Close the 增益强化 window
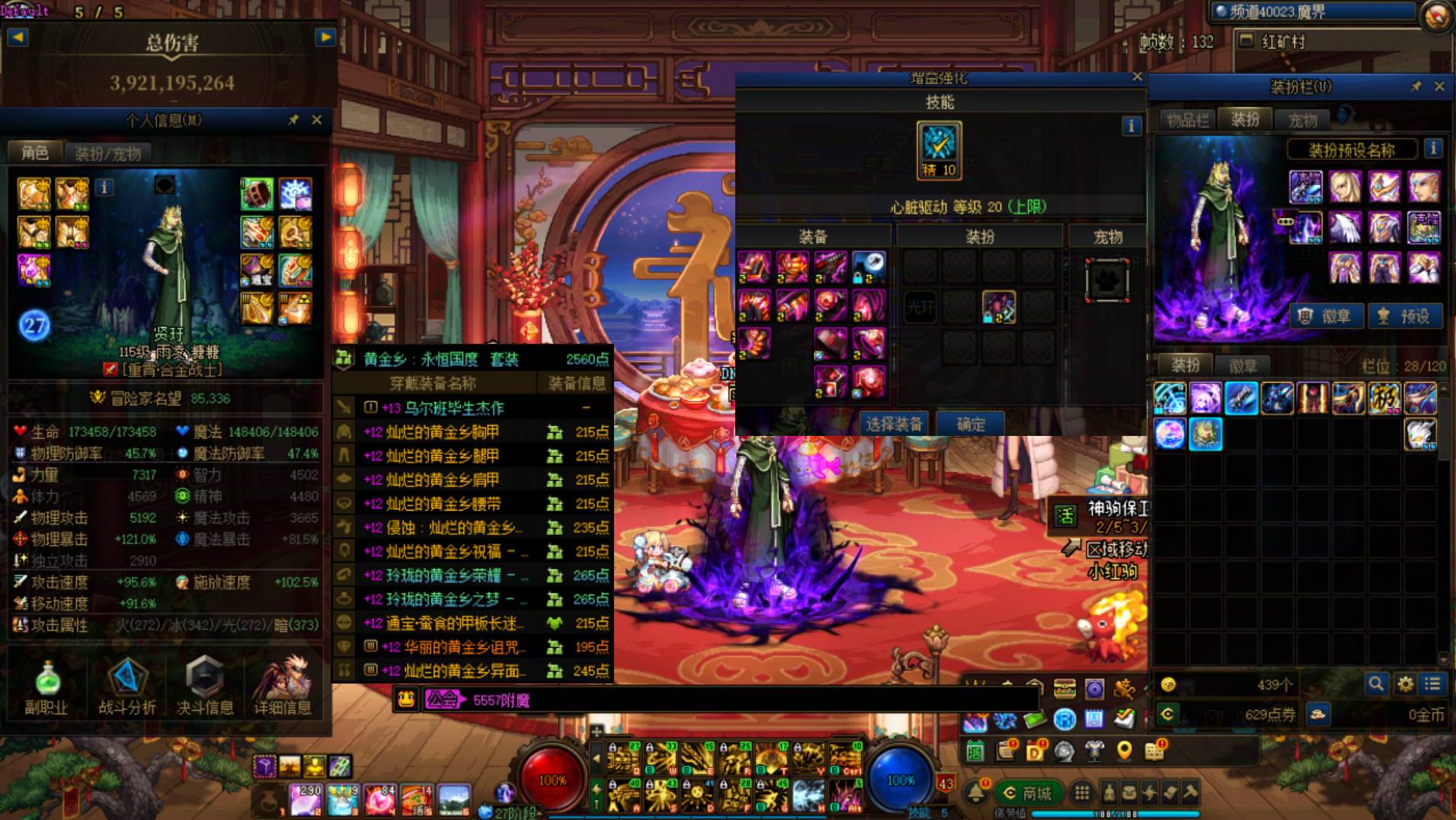The image size is (1456, 820). pyautogui.click(x=1137, y=77)
